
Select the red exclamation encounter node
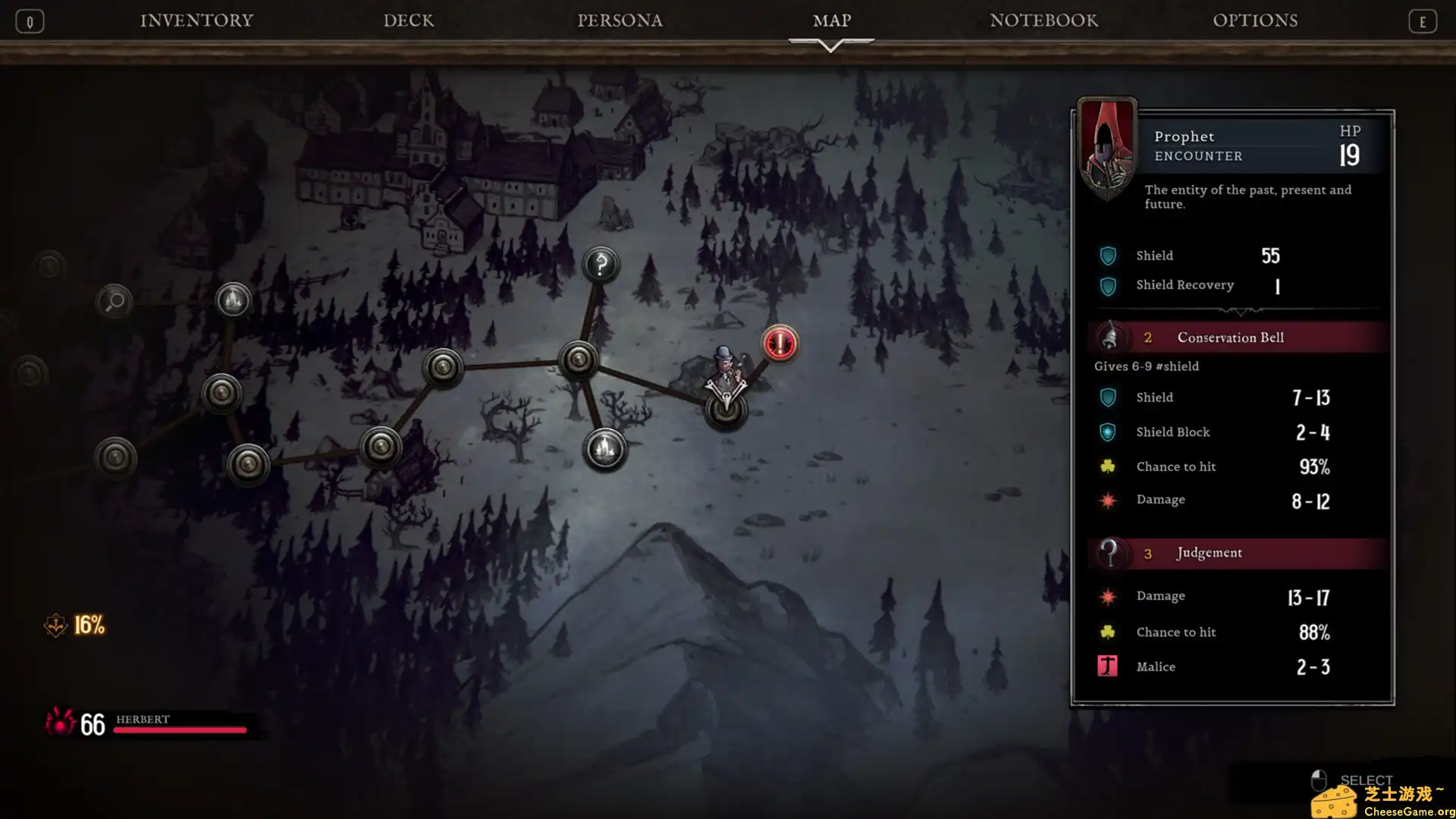[779, 344]
